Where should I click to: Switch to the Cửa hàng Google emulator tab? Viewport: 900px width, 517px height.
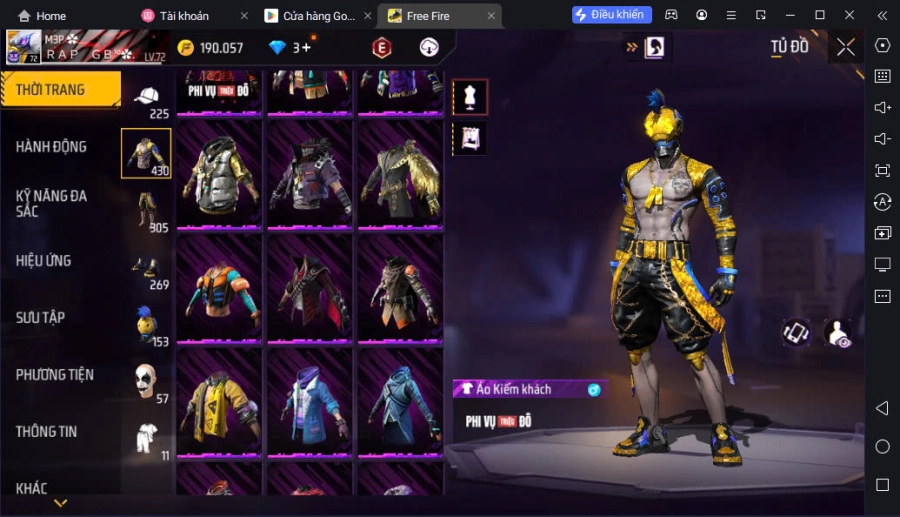click(312, 16)
